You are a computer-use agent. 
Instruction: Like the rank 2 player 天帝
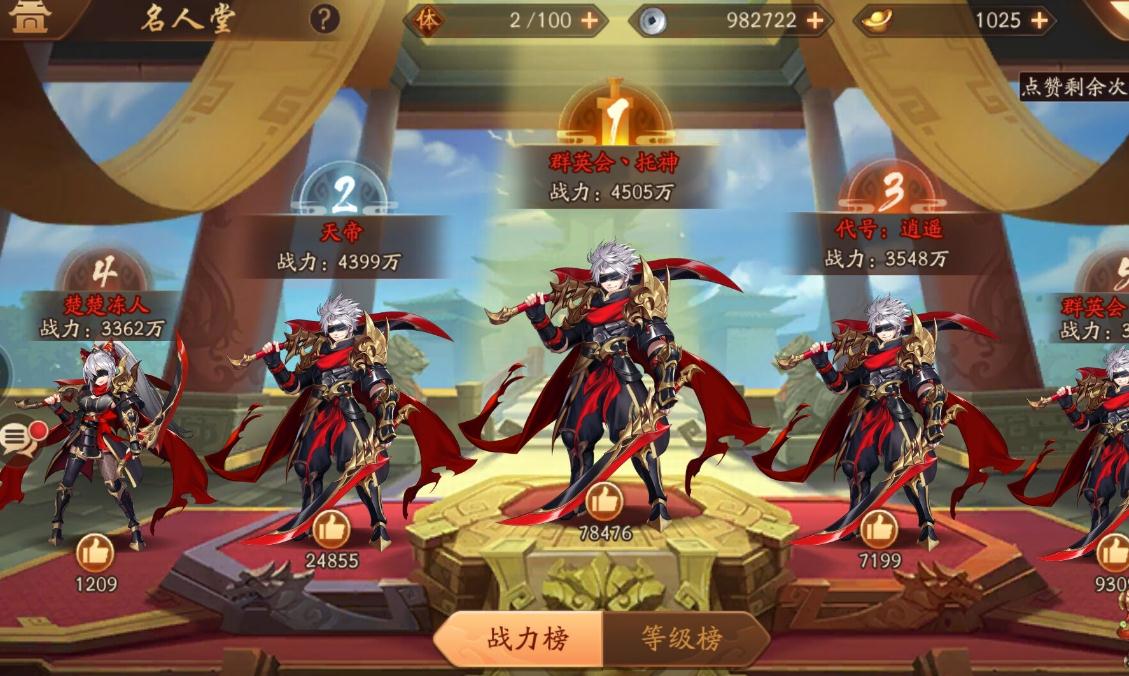(x=331, y=529)
